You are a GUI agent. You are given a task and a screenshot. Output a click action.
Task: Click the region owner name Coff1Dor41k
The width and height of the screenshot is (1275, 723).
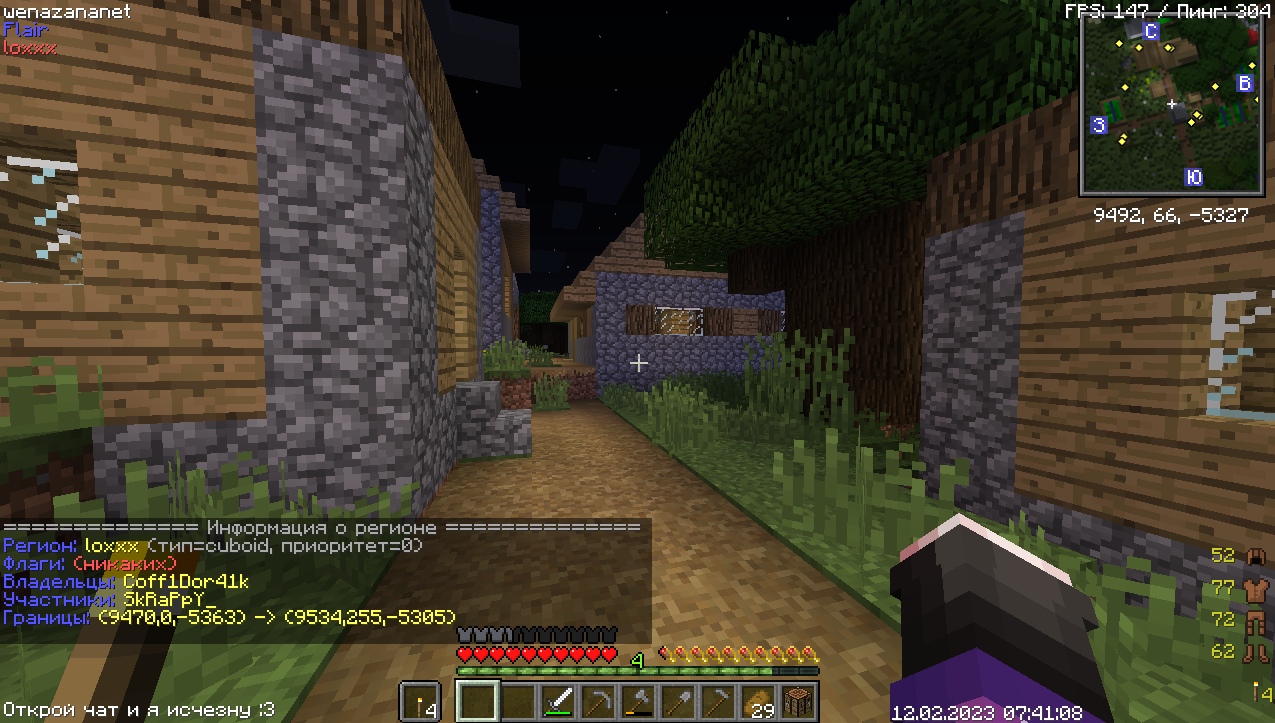click(186, 581)
